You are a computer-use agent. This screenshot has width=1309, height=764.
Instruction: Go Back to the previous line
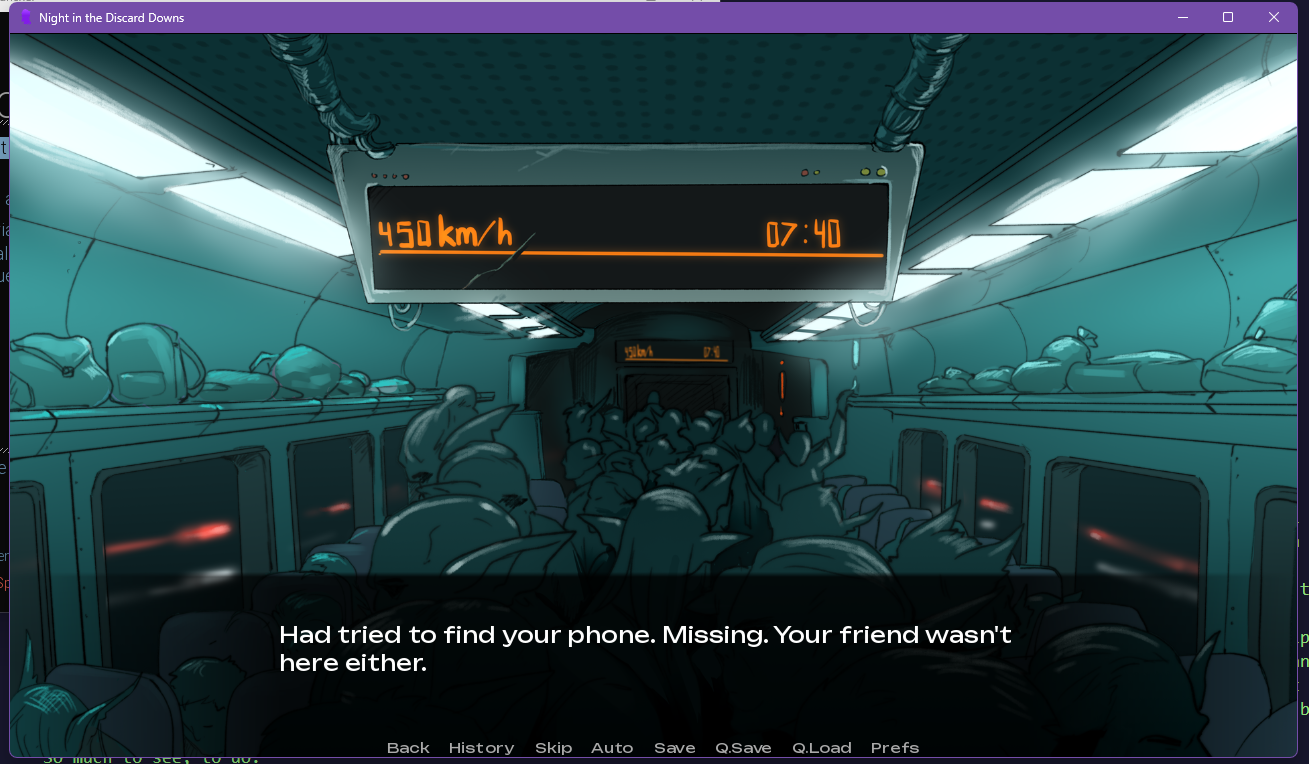408,748
